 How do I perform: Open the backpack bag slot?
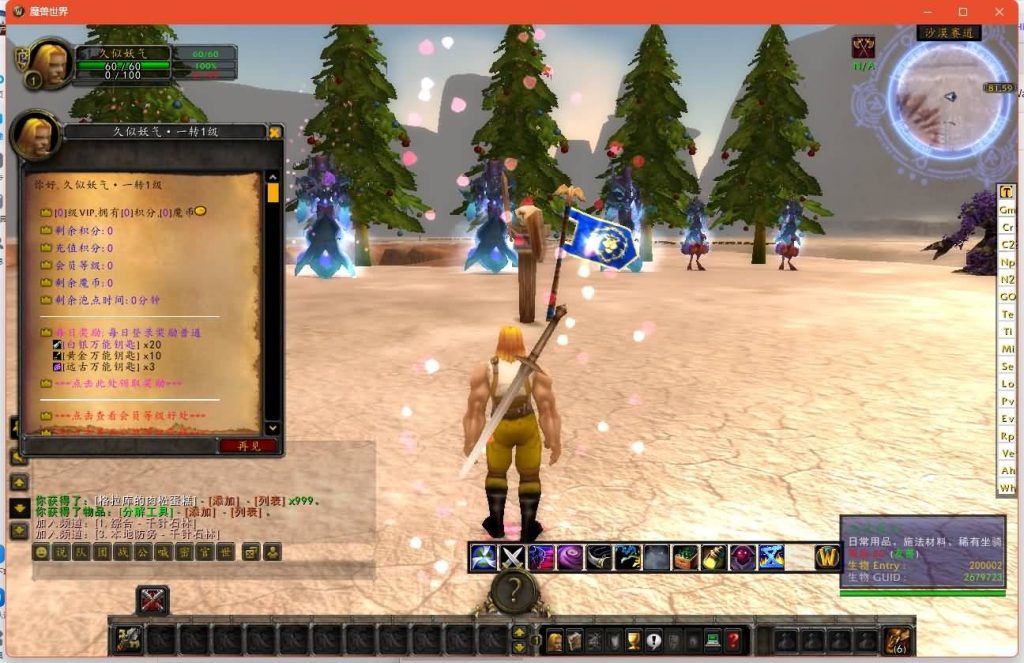coord(897,640)
